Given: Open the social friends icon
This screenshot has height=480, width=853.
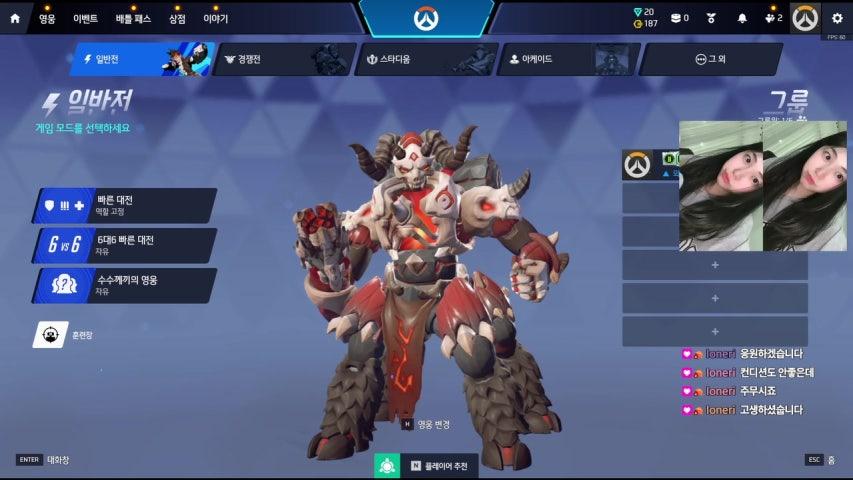Looking at the screenshot, I should (772, 18).
